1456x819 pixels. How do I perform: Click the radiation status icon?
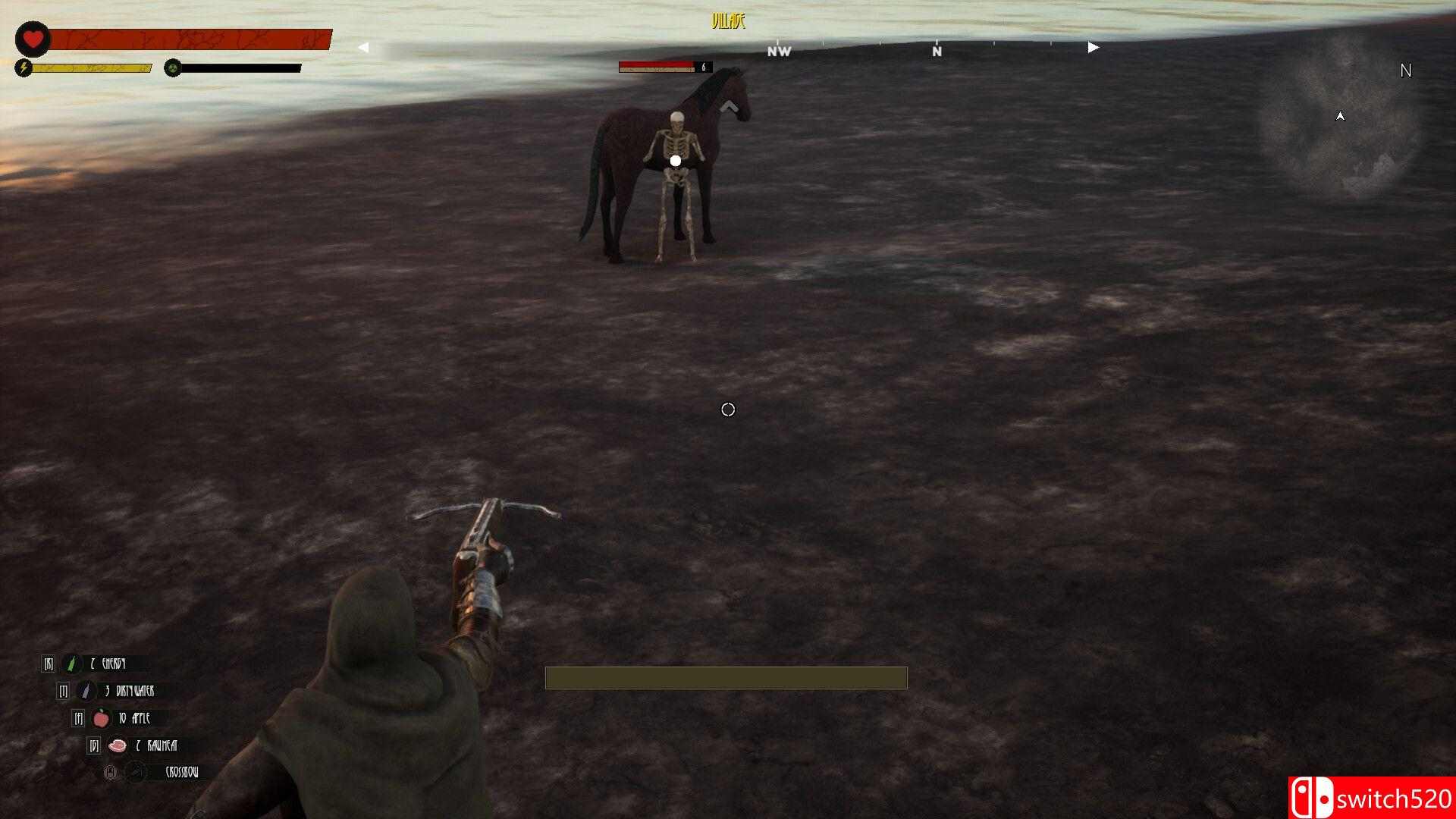pos(173,68)
